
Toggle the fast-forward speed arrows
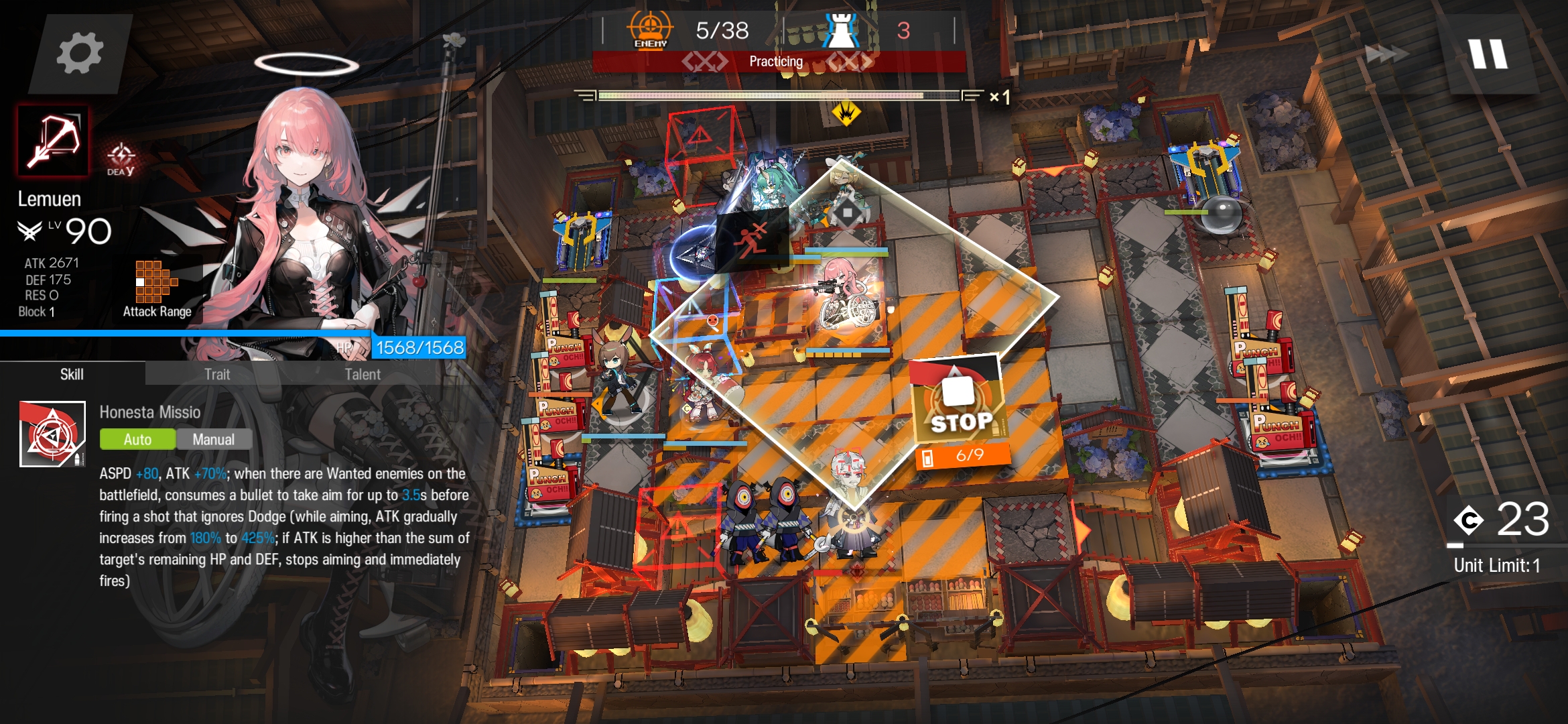point(1386,54)
